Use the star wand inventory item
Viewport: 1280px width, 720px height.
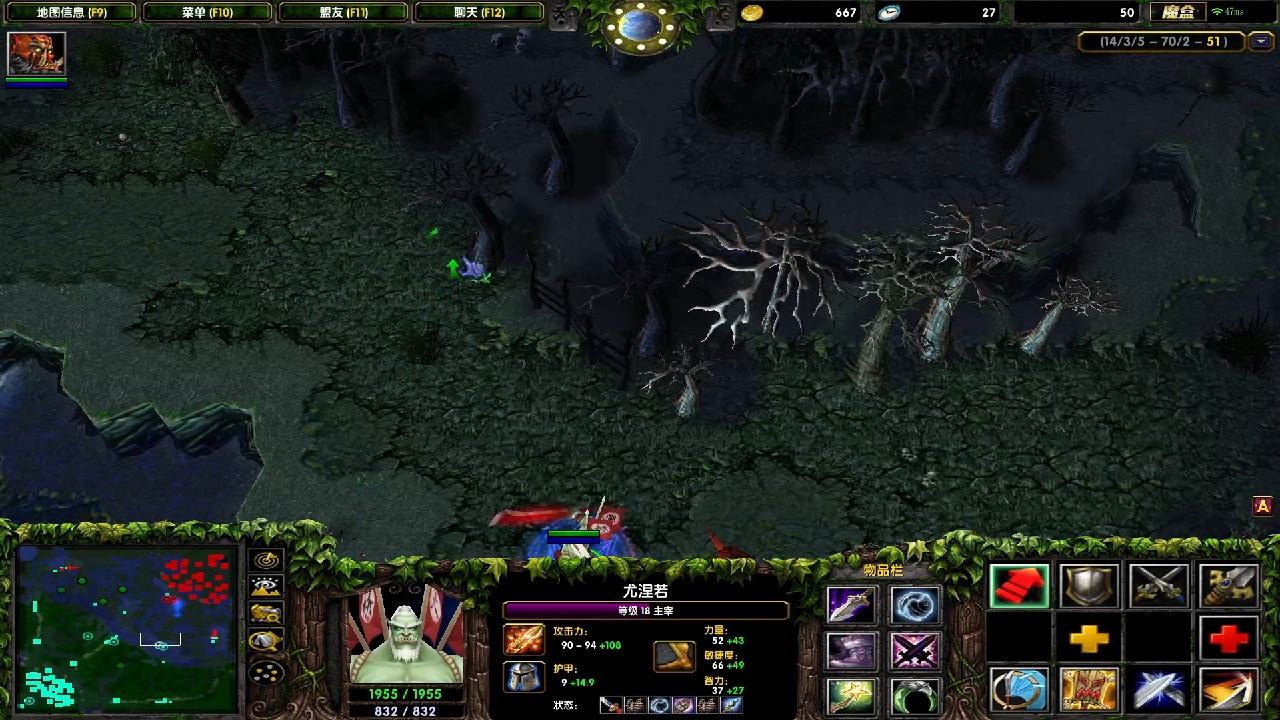click(851, 696)
